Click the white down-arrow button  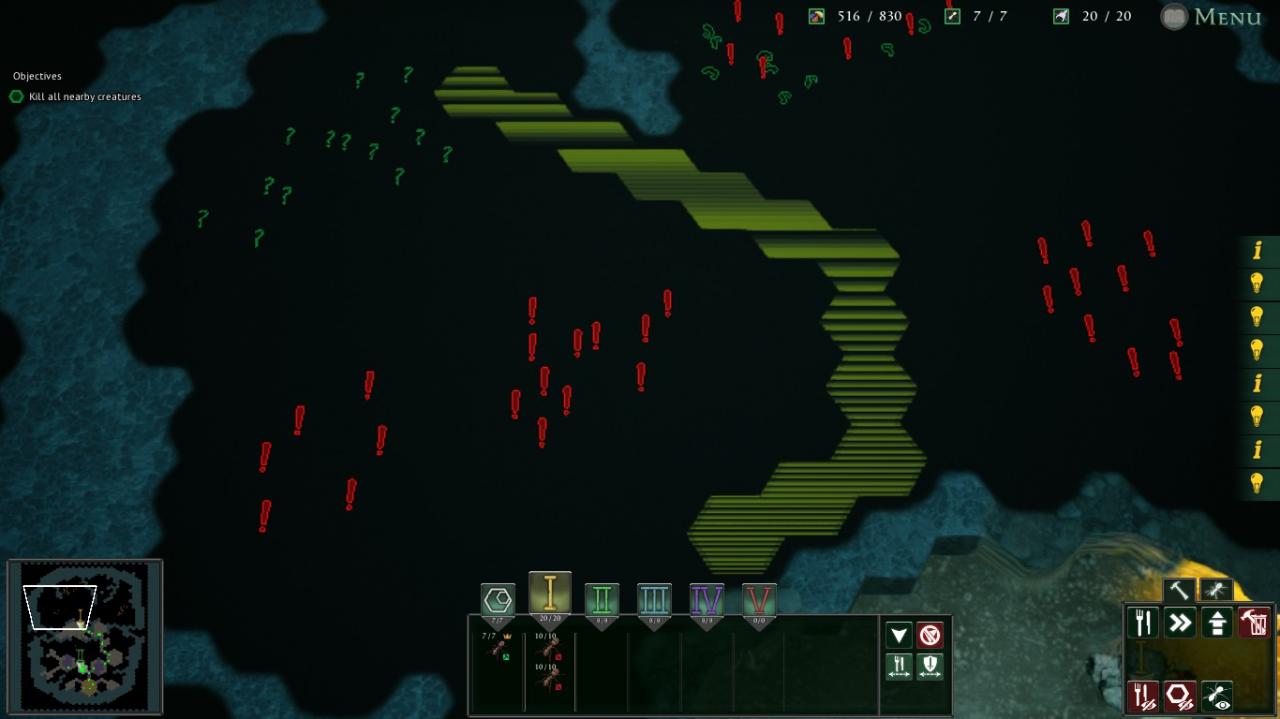pyautogui.click(x=899, y=635)
